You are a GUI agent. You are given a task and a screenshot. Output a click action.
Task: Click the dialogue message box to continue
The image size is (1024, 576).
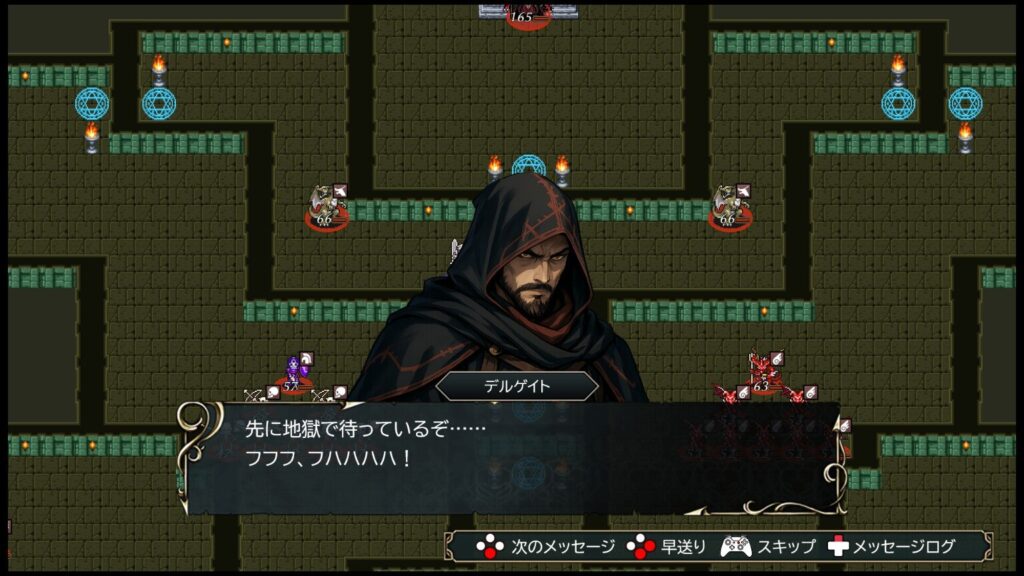click(x=512, y=457)
